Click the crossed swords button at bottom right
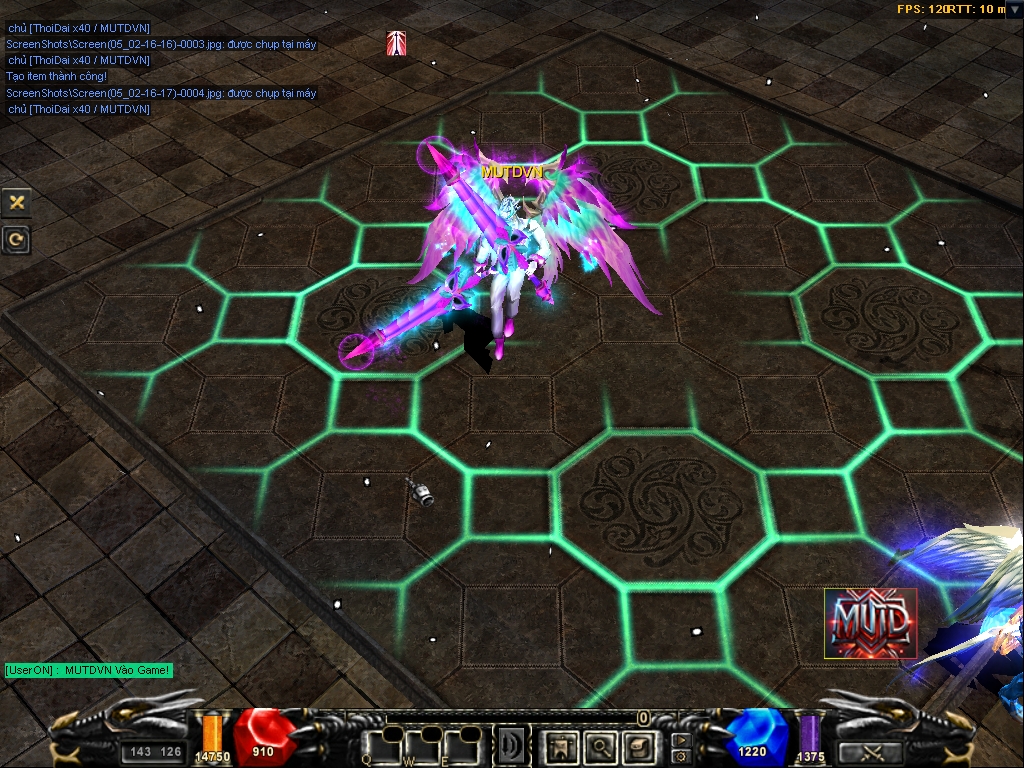The image size is (1024, 768). coord(869,752)
